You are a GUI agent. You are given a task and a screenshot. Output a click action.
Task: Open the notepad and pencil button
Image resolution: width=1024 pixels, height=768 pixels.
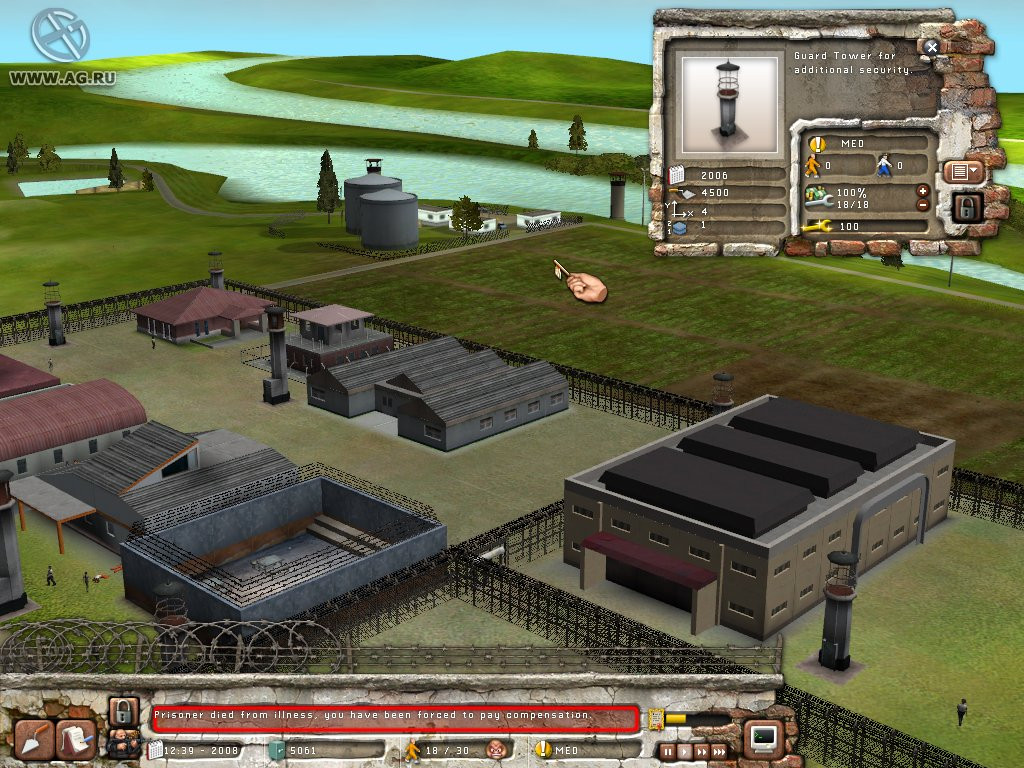click(x=76, y=739)
